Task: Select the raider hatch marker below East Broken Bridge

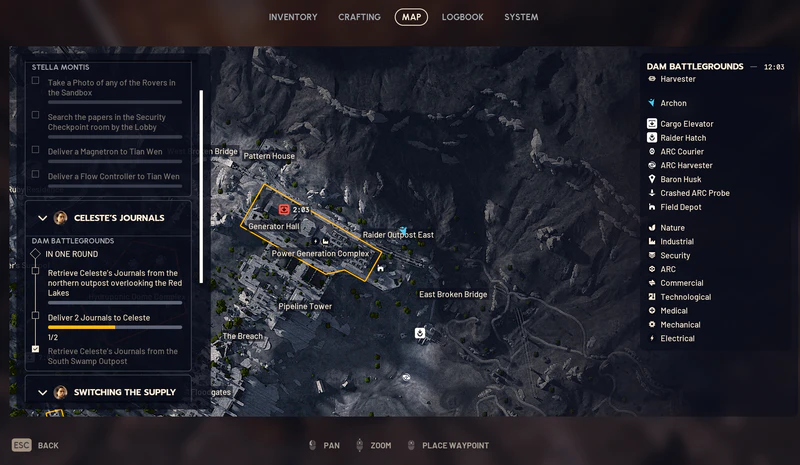Action: (x=420, y=333)
